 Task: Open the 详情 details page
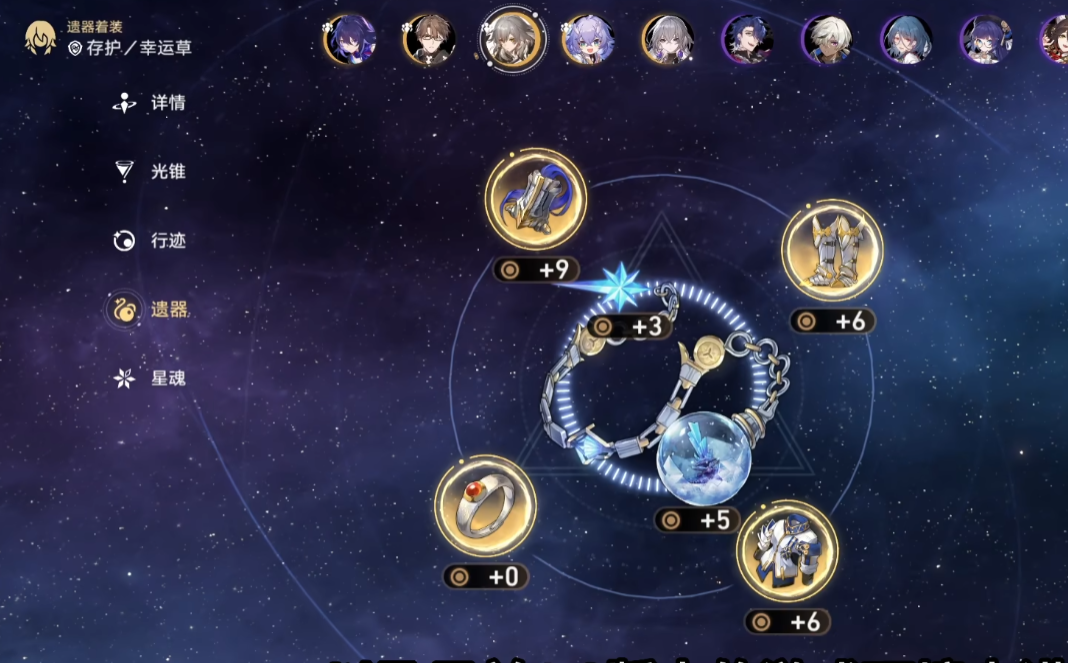[x=150, y=102]
